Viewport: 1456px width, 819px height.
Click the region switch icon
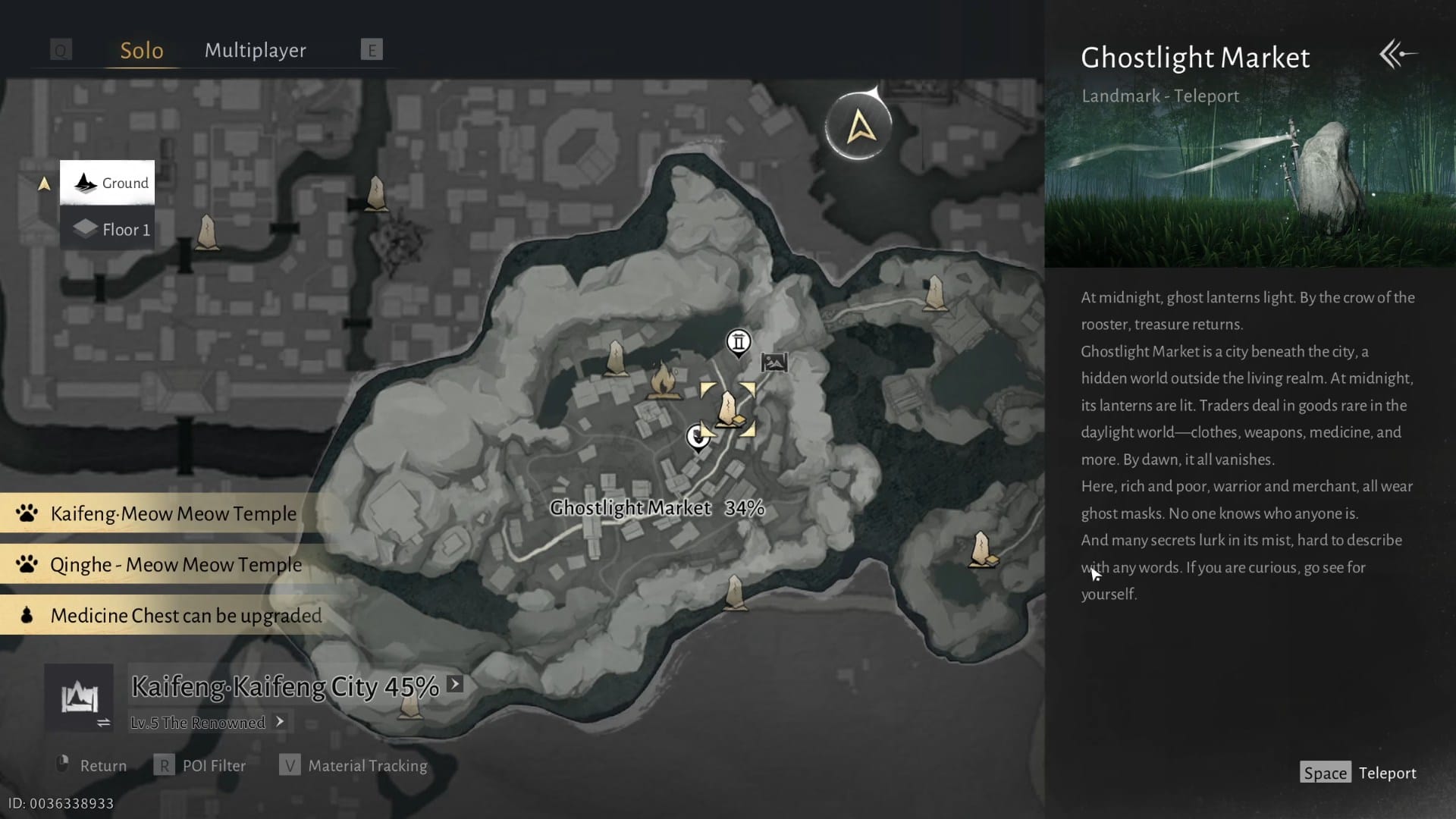(79, 698)
